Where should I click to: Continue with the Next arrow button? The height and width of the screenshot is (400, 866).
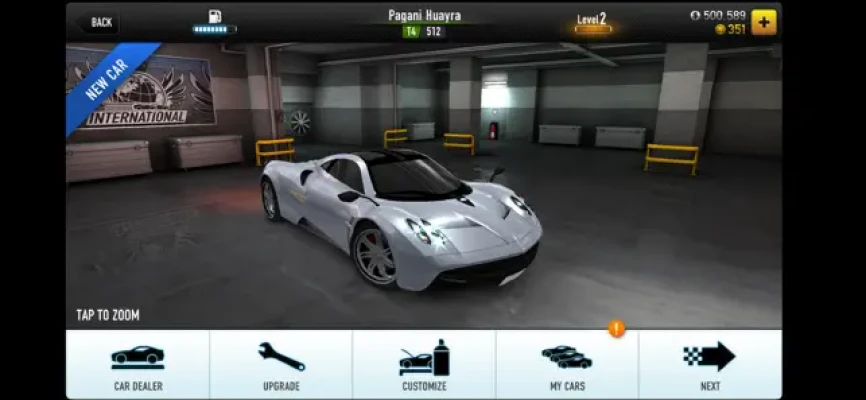(710, 364)
